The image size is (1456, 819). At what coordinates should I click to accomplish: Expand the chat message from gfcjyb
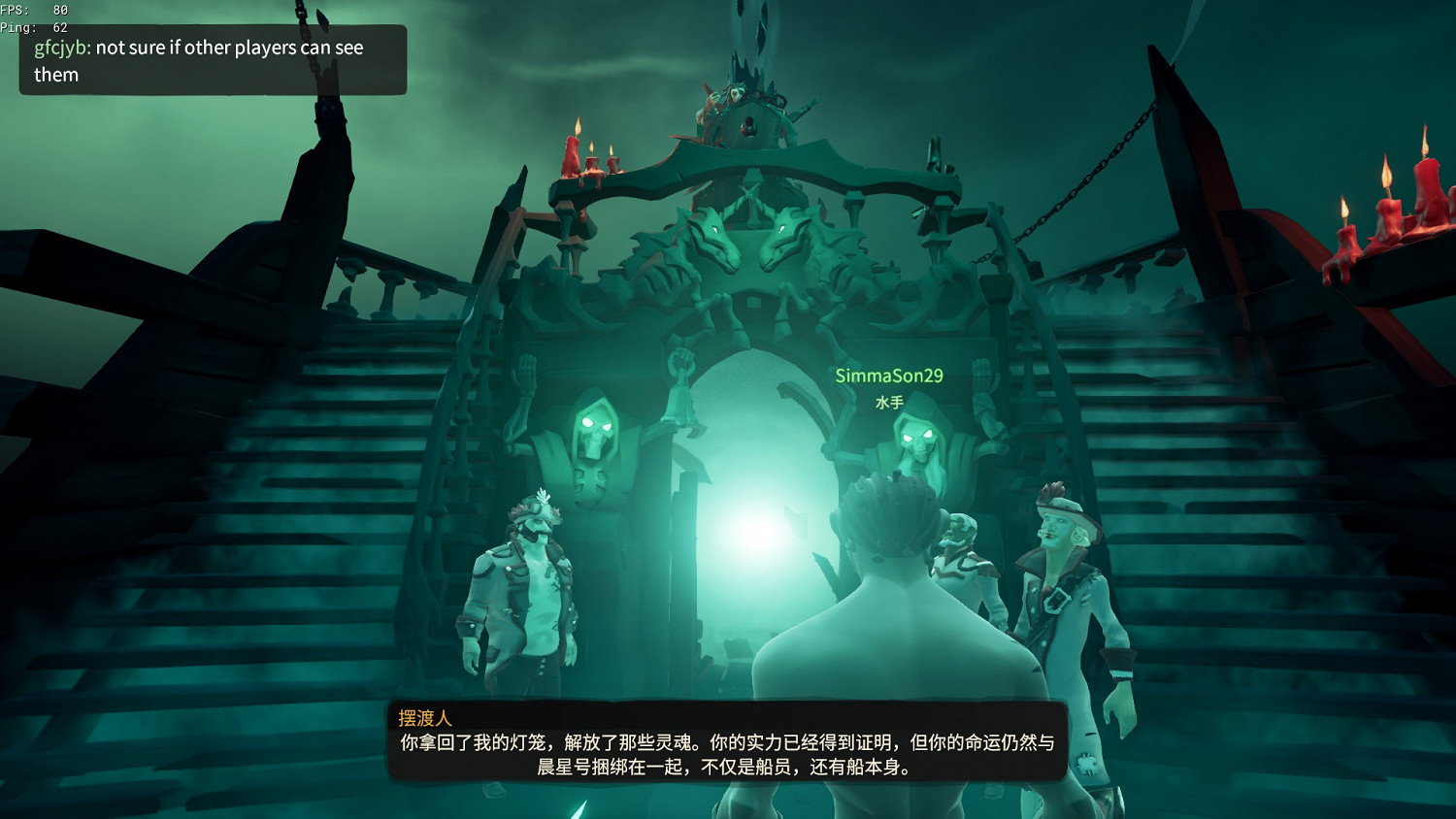tap(212, 60)
